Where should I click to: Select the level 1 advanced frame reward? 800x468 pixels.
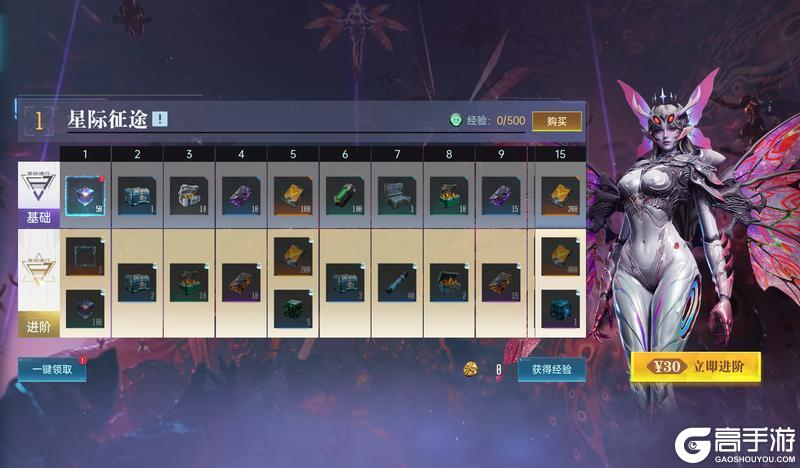[x=84, y=255]
